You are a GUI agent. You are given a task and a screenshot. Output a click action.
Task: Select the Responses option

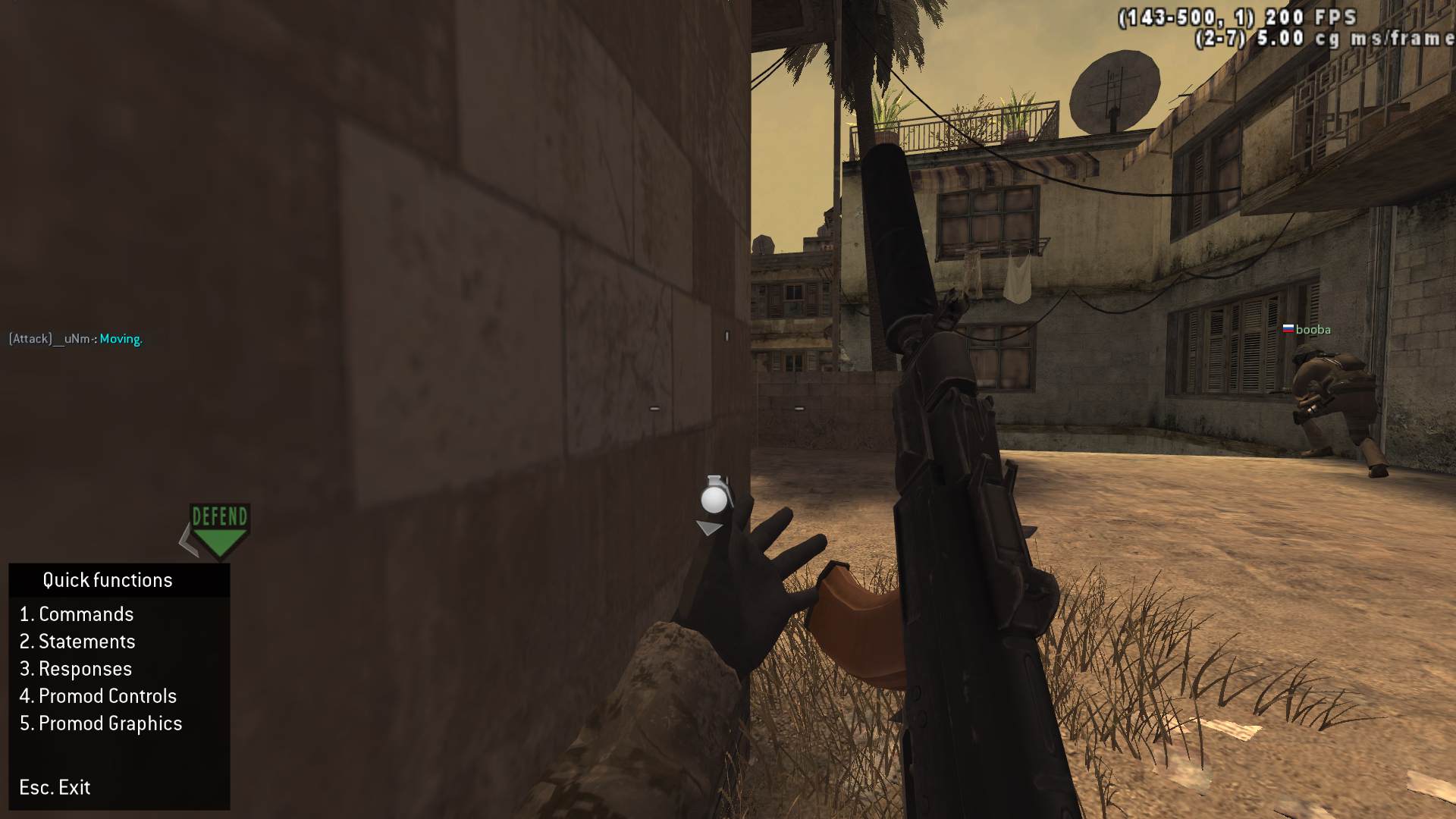(x=76, y=669)
